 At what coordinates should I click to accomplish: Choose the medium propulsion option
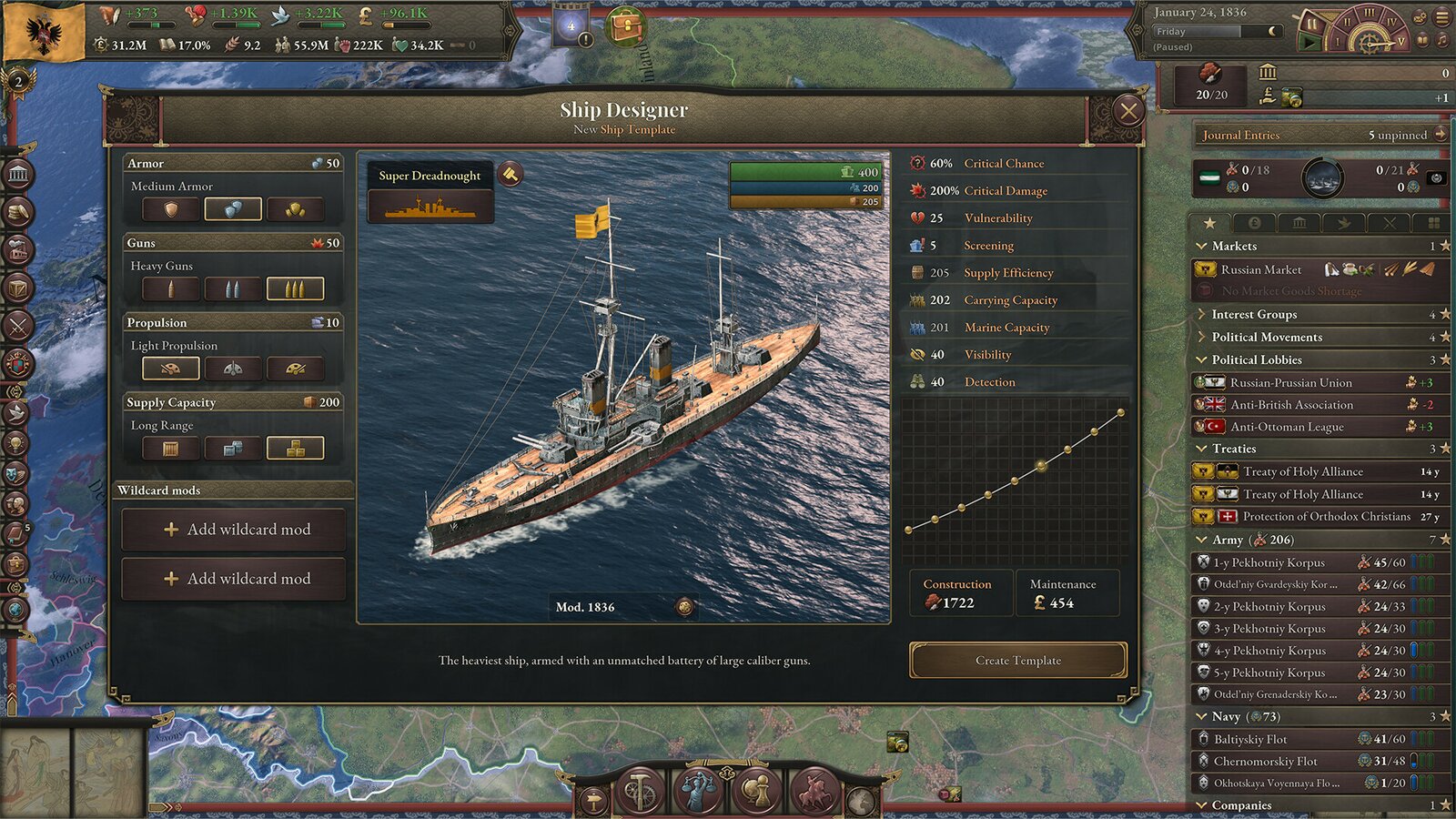pyautogui.click(x=232, y=368)
